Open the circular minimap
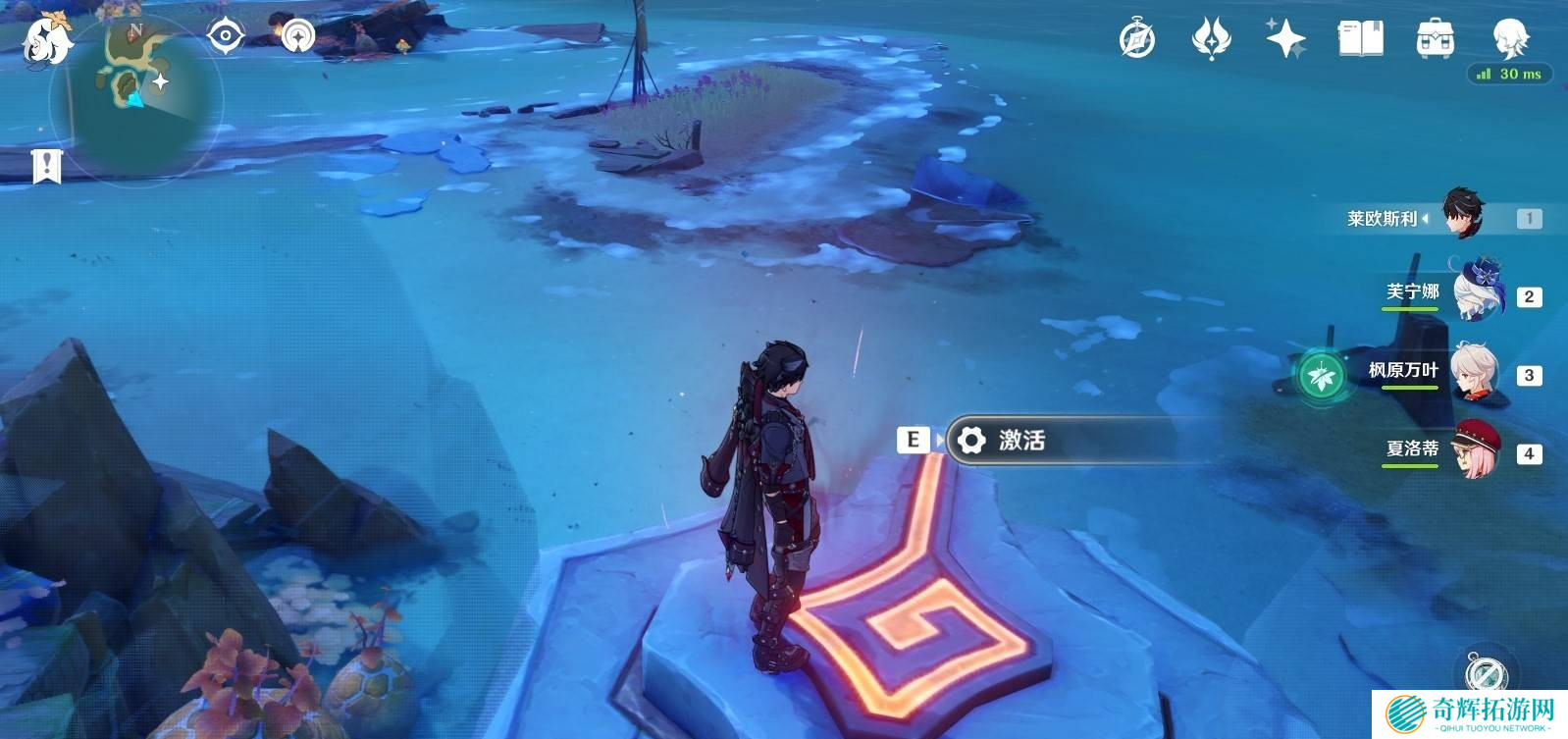 tap(137, 96)
